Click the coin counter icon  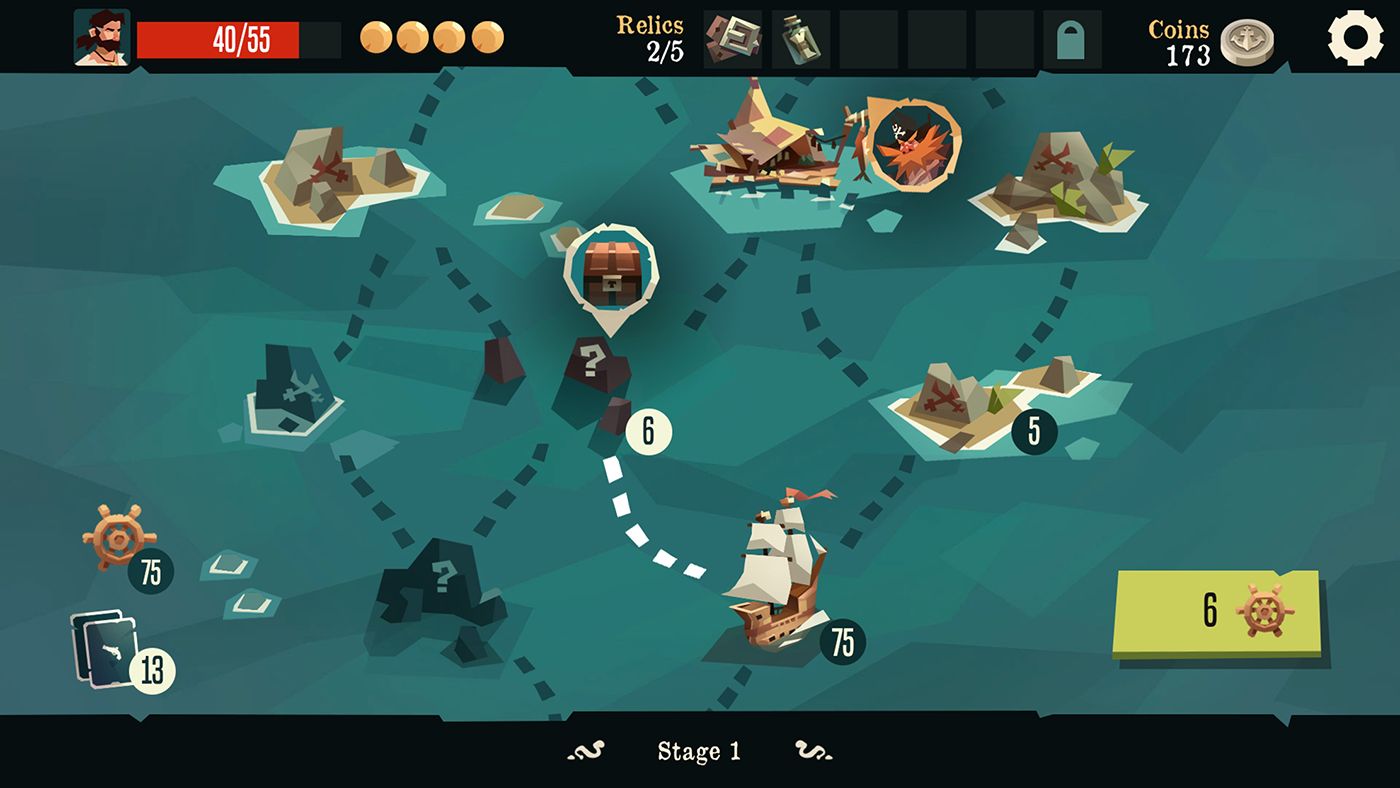(x=1246, y=43)
